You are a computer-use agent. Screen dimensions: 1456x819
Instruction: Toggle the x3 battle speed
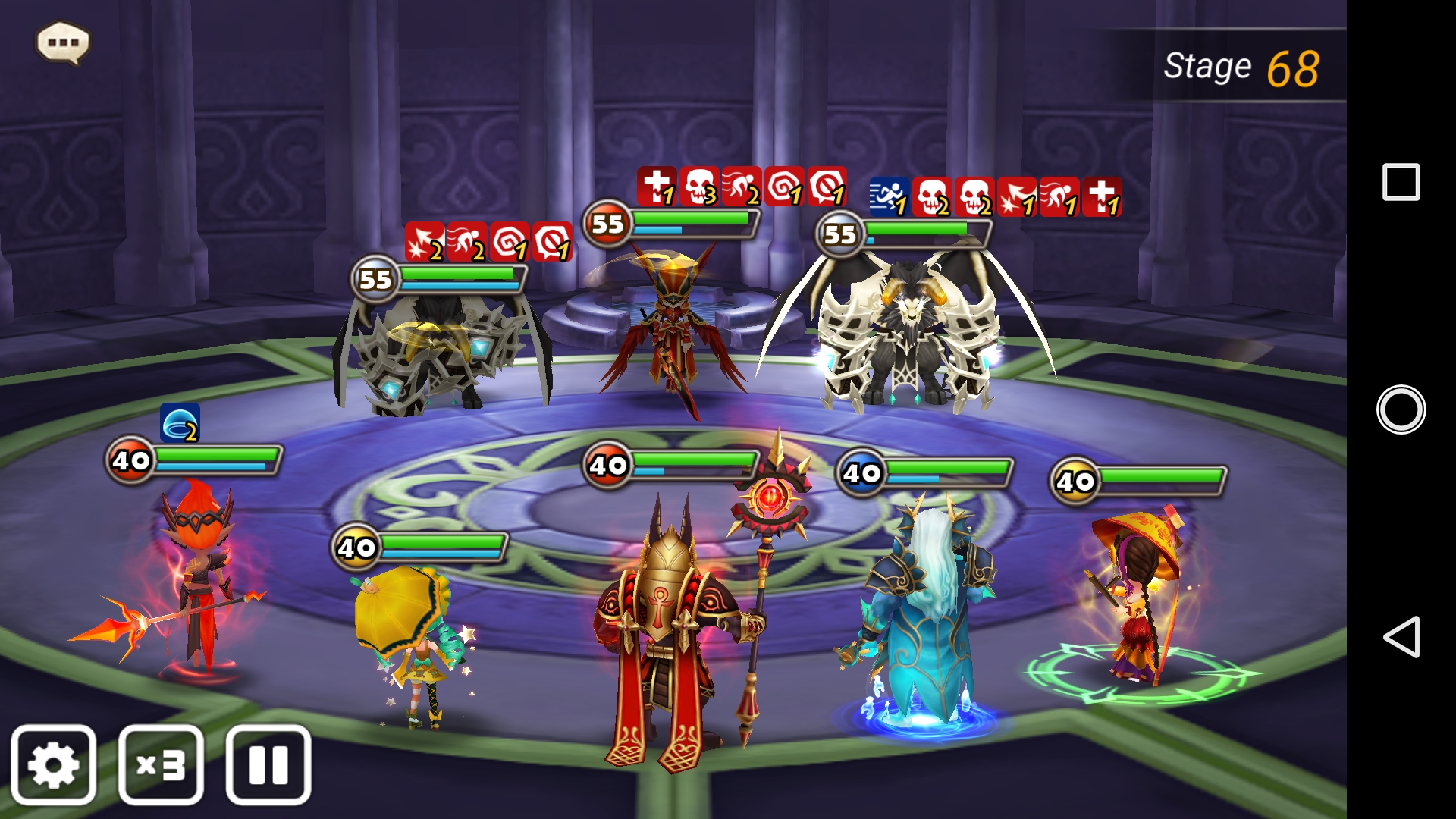(161, 765)
